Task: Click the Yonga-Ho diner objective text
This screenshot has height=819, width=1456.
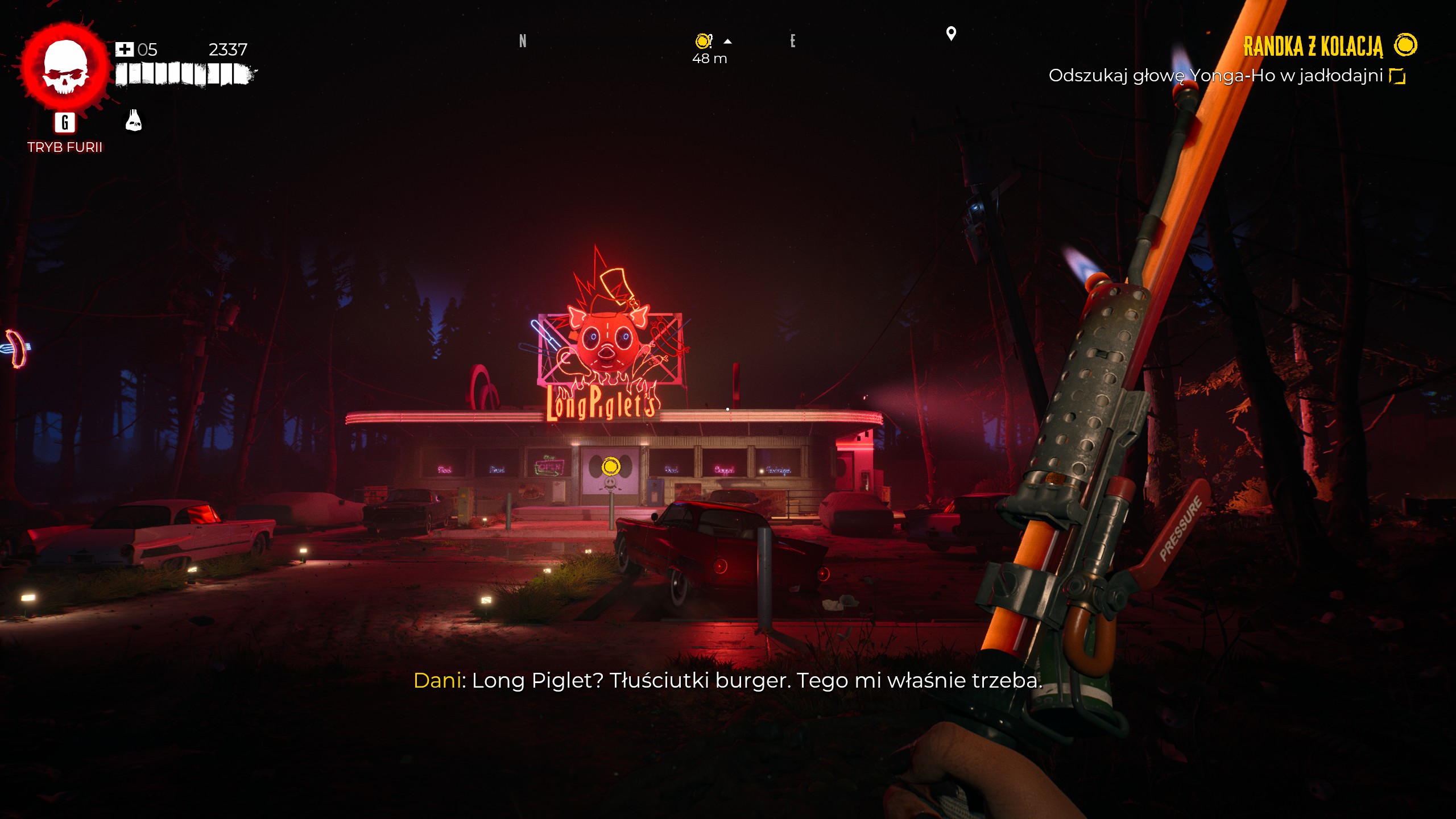Action: pyautogui.click(x=1215, y=76)
